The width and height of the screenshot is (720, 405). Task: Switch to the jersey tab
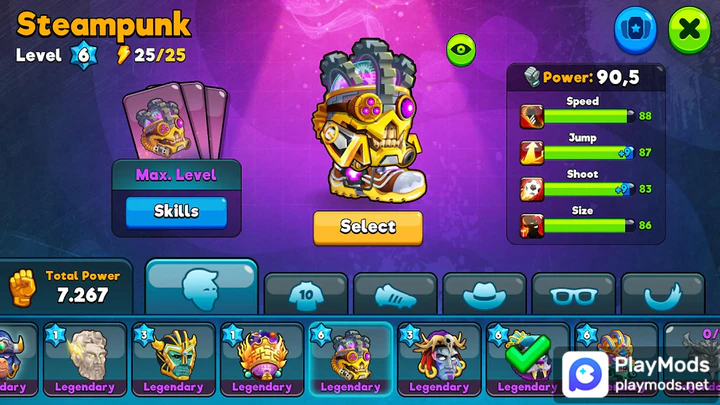(x=306, y=294)
